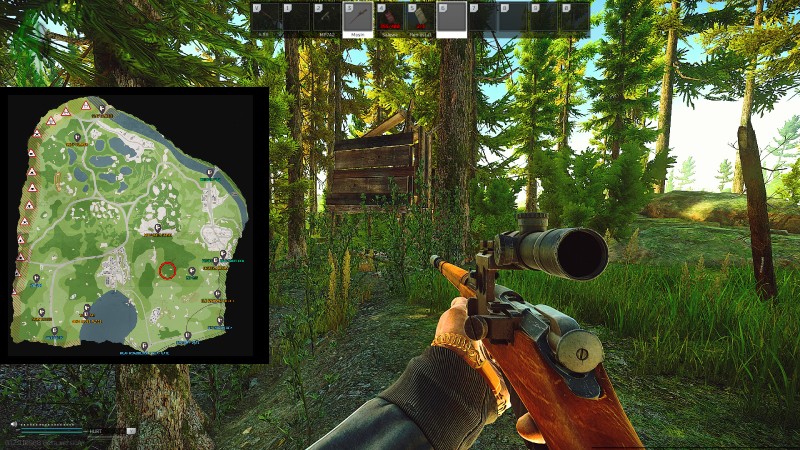Click the red circle marker on the map
800x450 pixels.
click(167, 270)
